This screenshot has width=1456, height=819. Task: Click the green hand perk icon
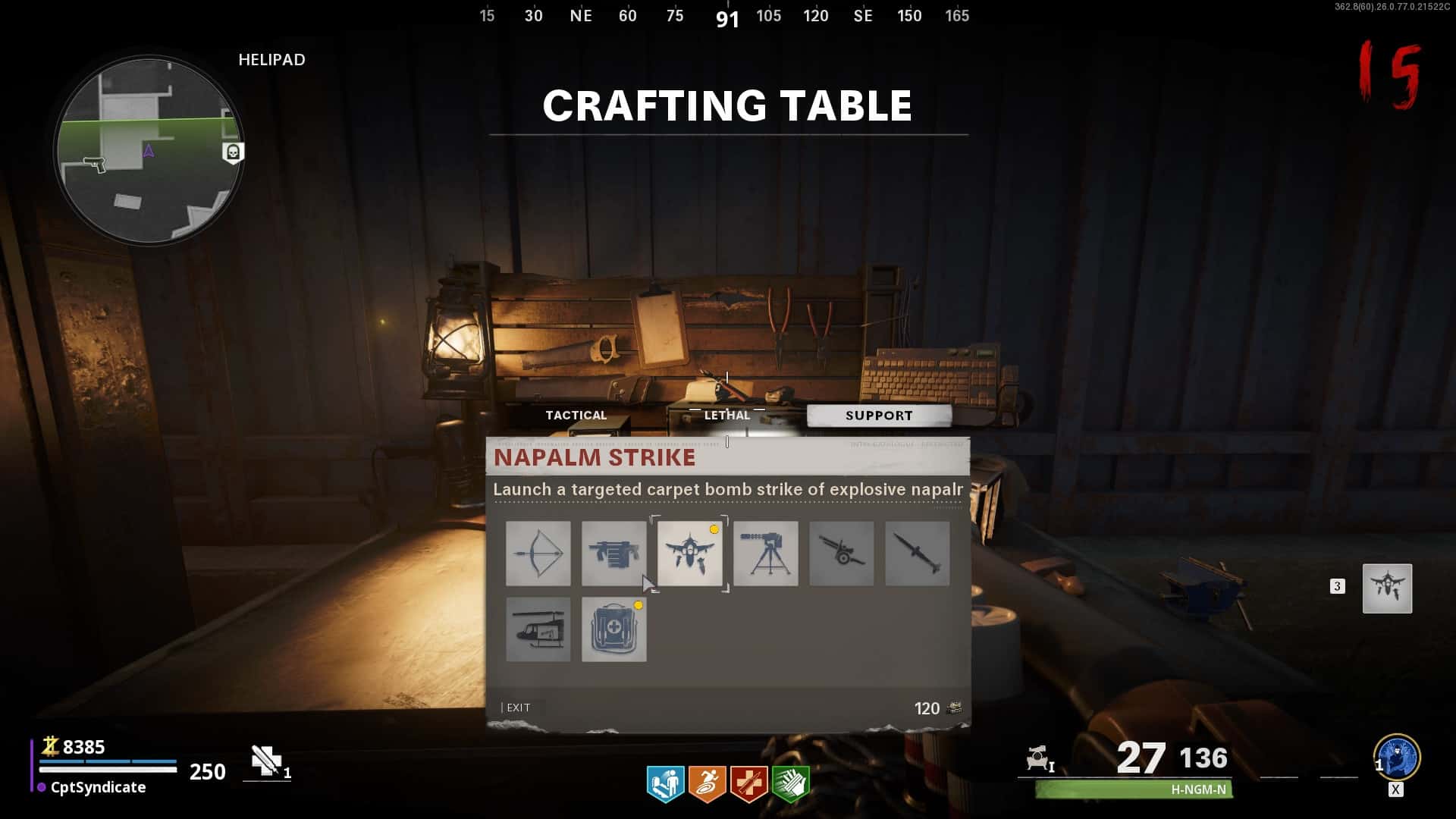(x=790, y=783)
